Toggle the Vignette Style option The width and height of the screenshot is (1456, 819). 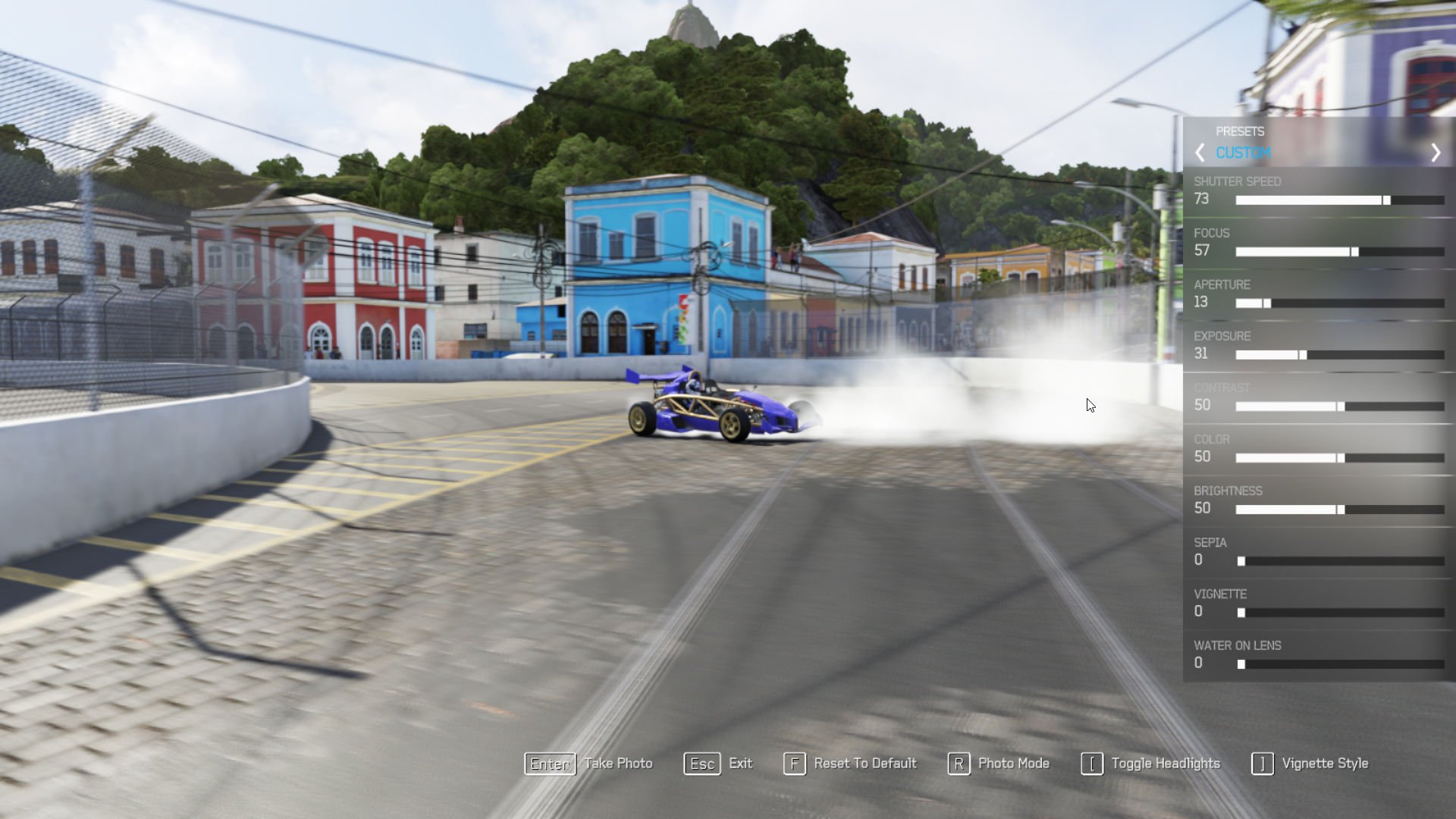tap(1326, 763)
